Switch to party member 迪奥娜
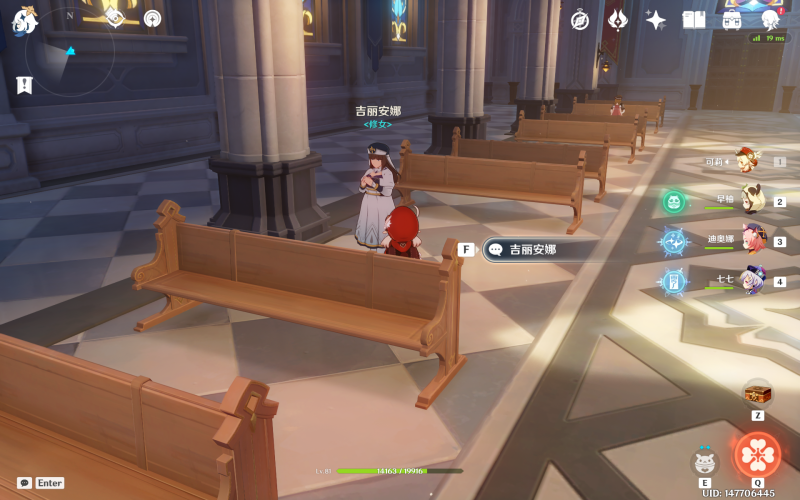 752,240
